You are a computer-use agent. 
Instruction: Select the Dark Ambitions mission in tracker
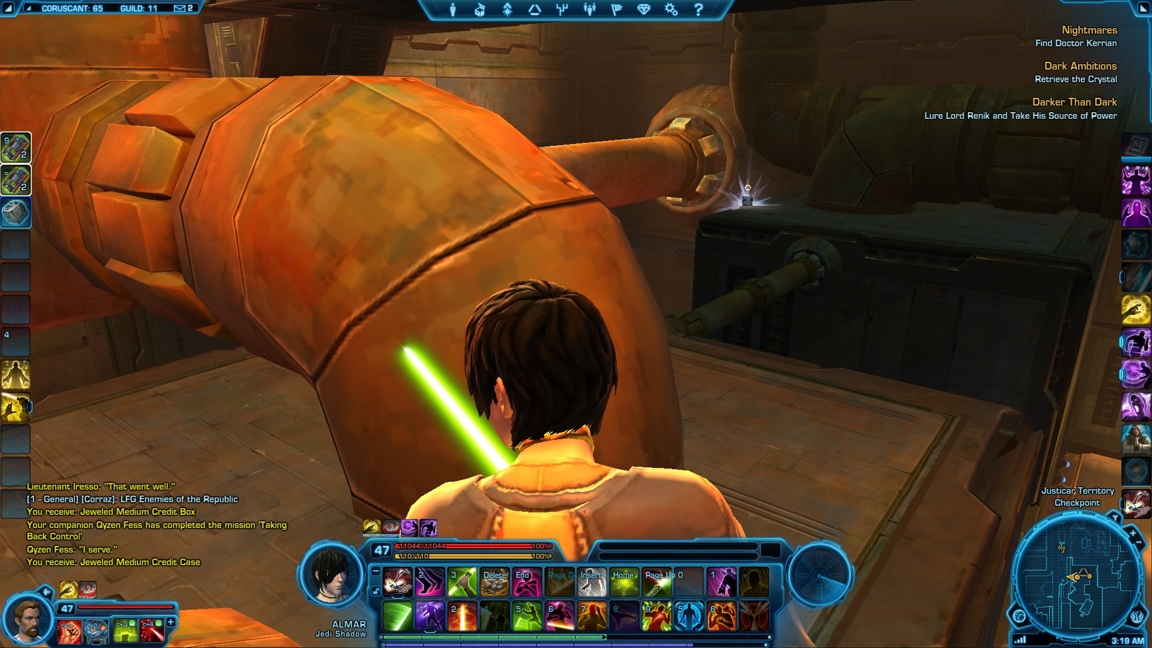[x=1080, y=66]
